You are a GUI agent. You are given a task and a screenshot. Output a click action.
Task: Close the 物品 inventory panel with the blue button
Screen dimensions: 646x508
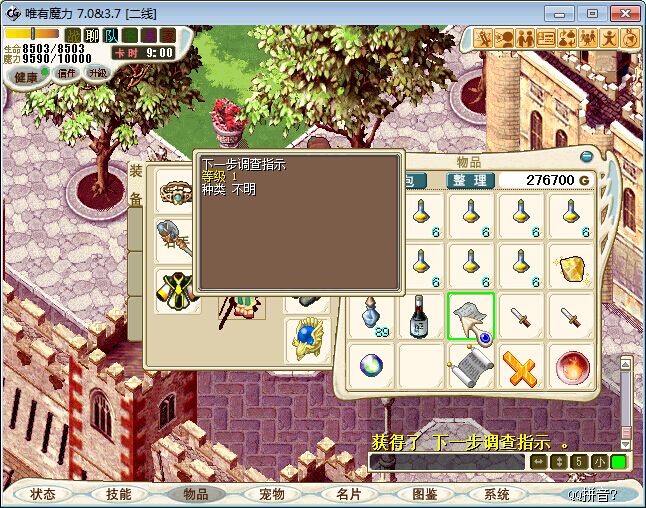tap(587, 157)
